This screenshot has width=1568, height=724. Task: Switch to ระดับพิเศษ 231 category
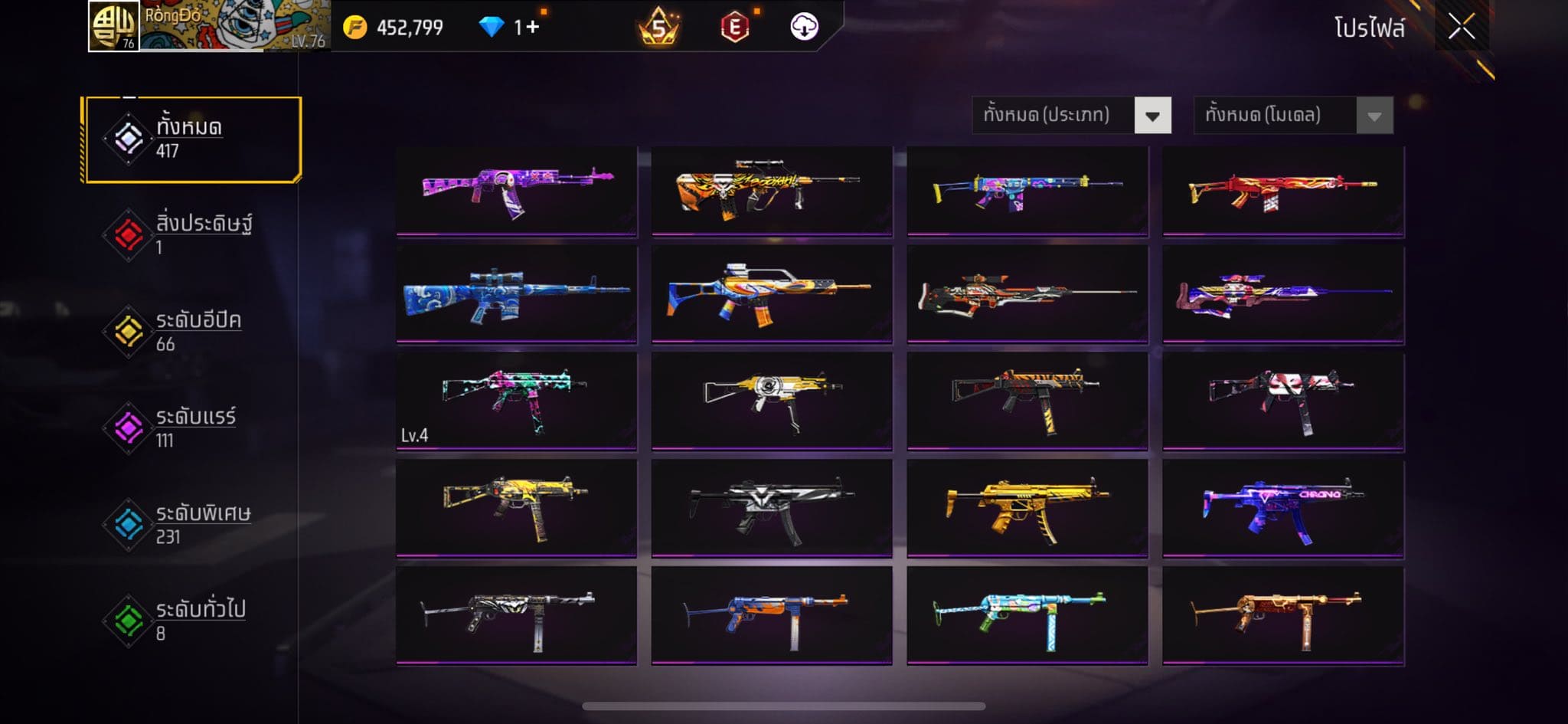click(192, 524)
